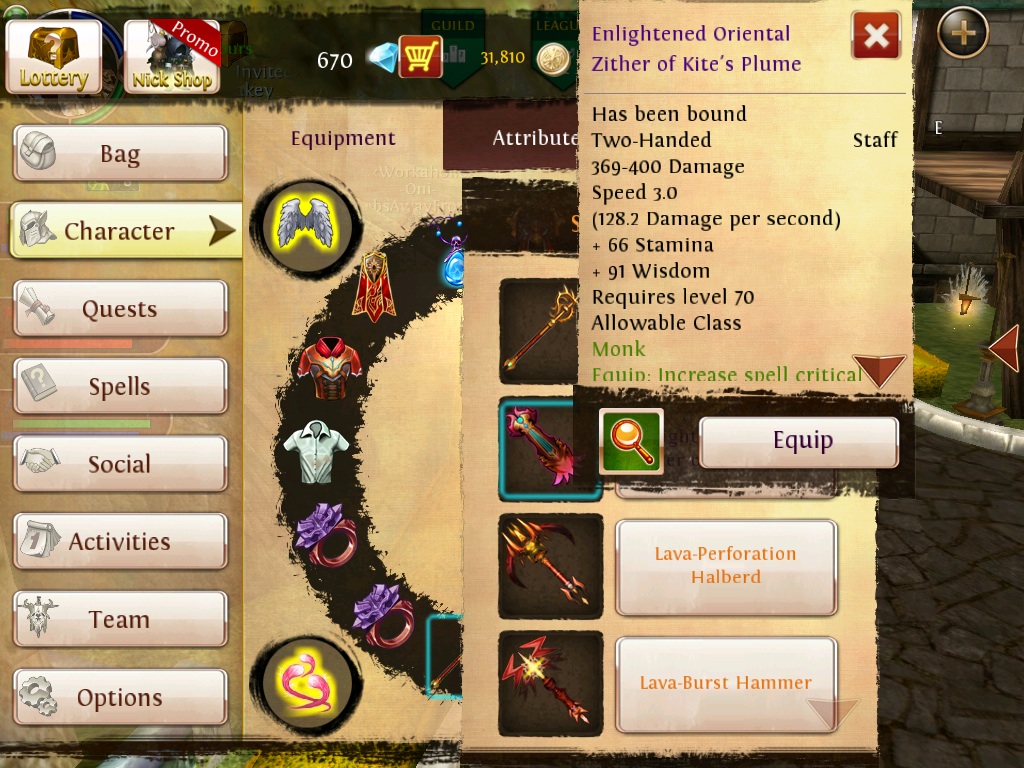
Task: Switch to the Equipment tab
Action: click(x=343, y=138)
